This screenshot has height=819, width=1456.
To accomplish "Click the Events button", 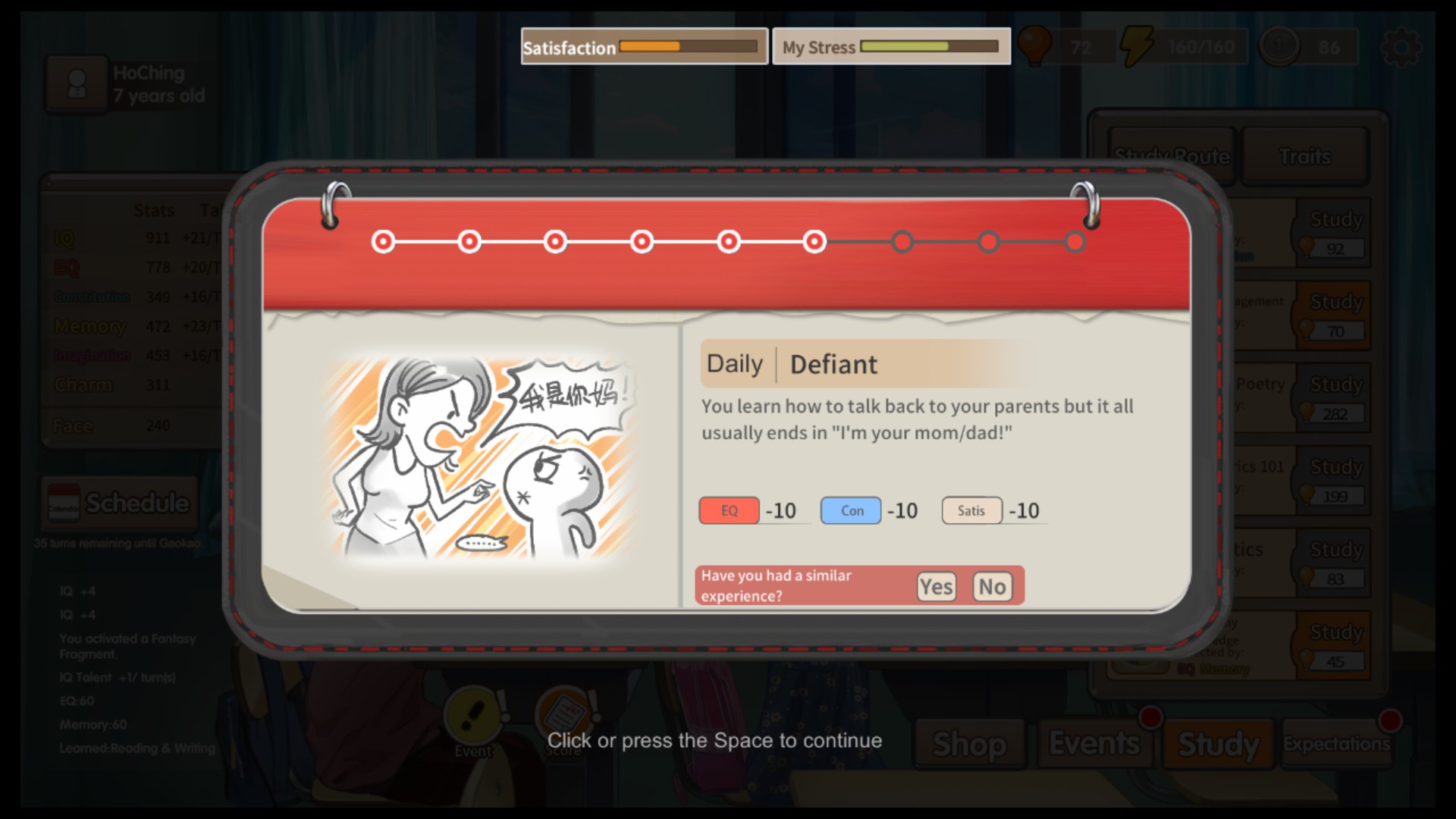I will click(x=1095, y=745).
